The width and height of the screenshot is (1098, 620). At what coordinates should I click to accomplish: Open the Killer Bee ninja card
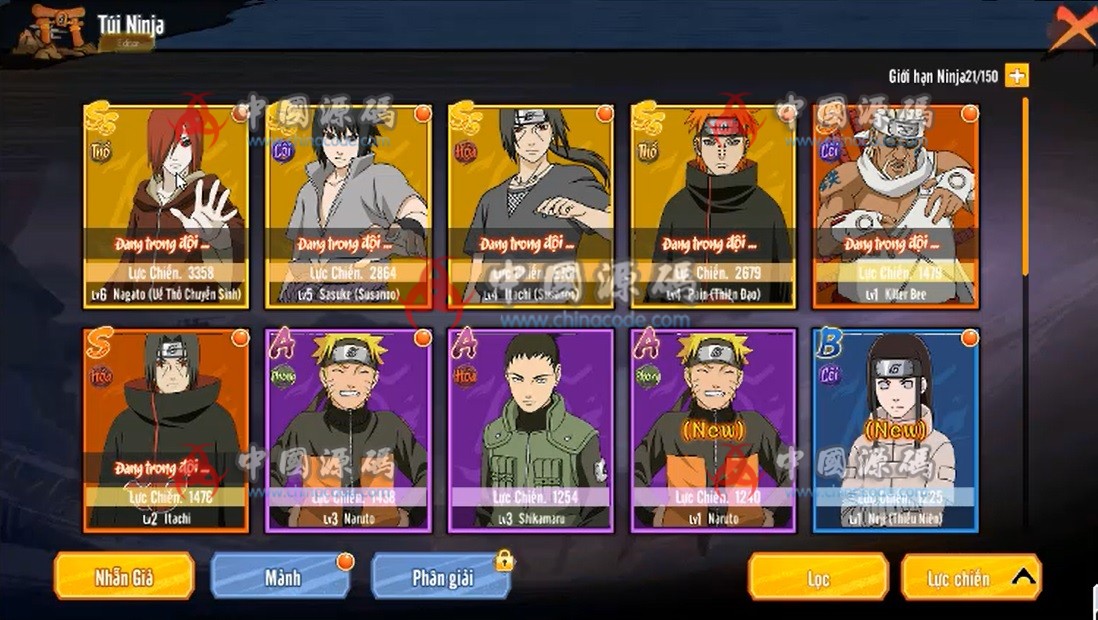point(896,205)
